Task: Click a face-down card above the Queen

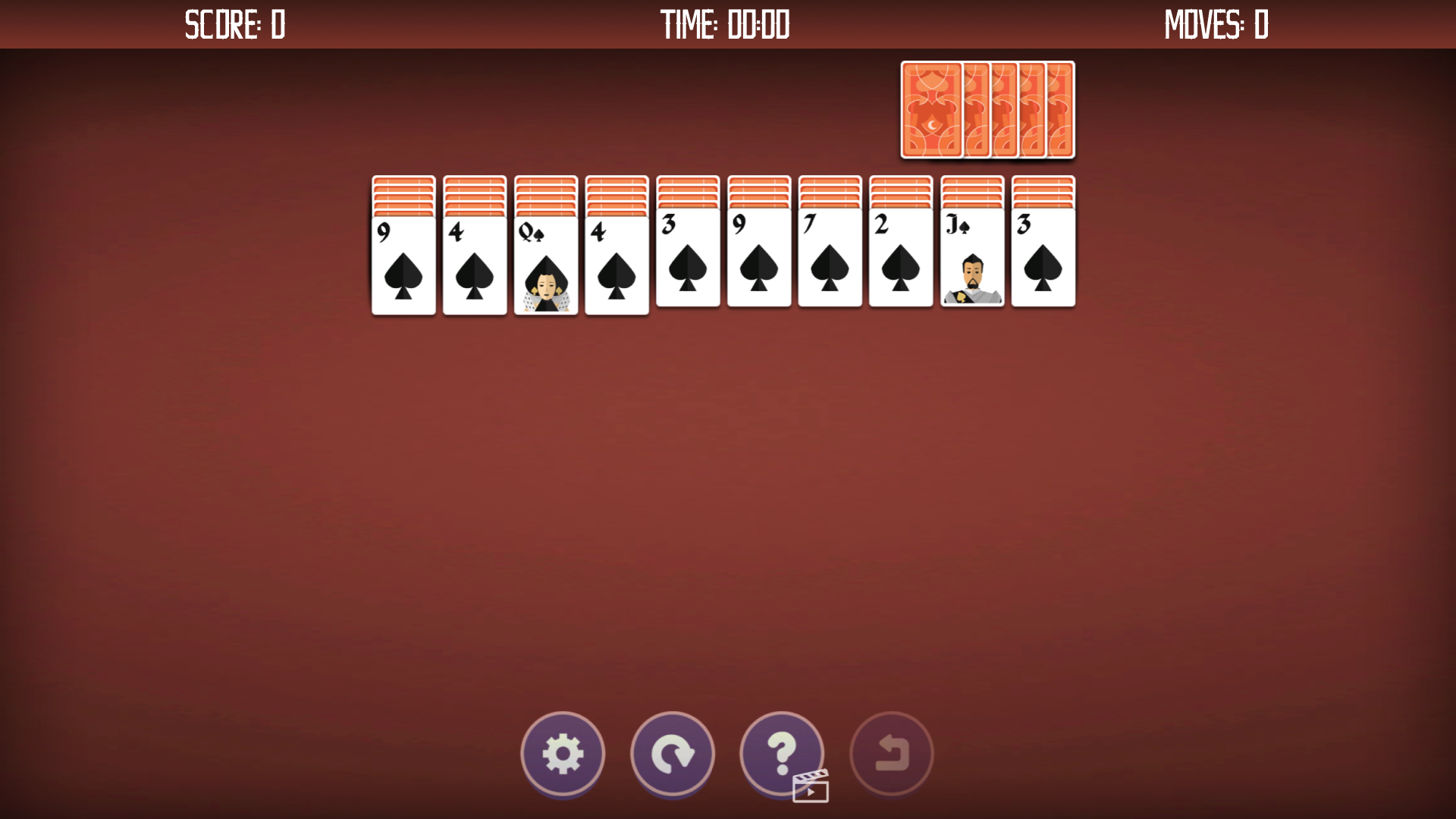Action: (545, 190)
